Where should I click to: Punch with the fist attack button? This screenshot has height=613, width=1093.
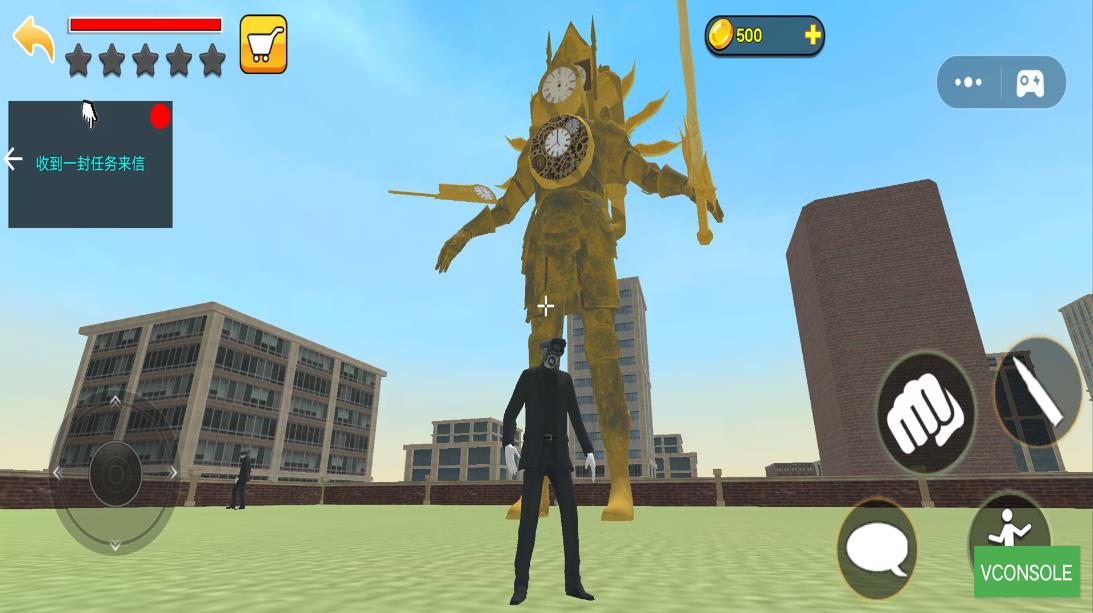coord(925,411)
